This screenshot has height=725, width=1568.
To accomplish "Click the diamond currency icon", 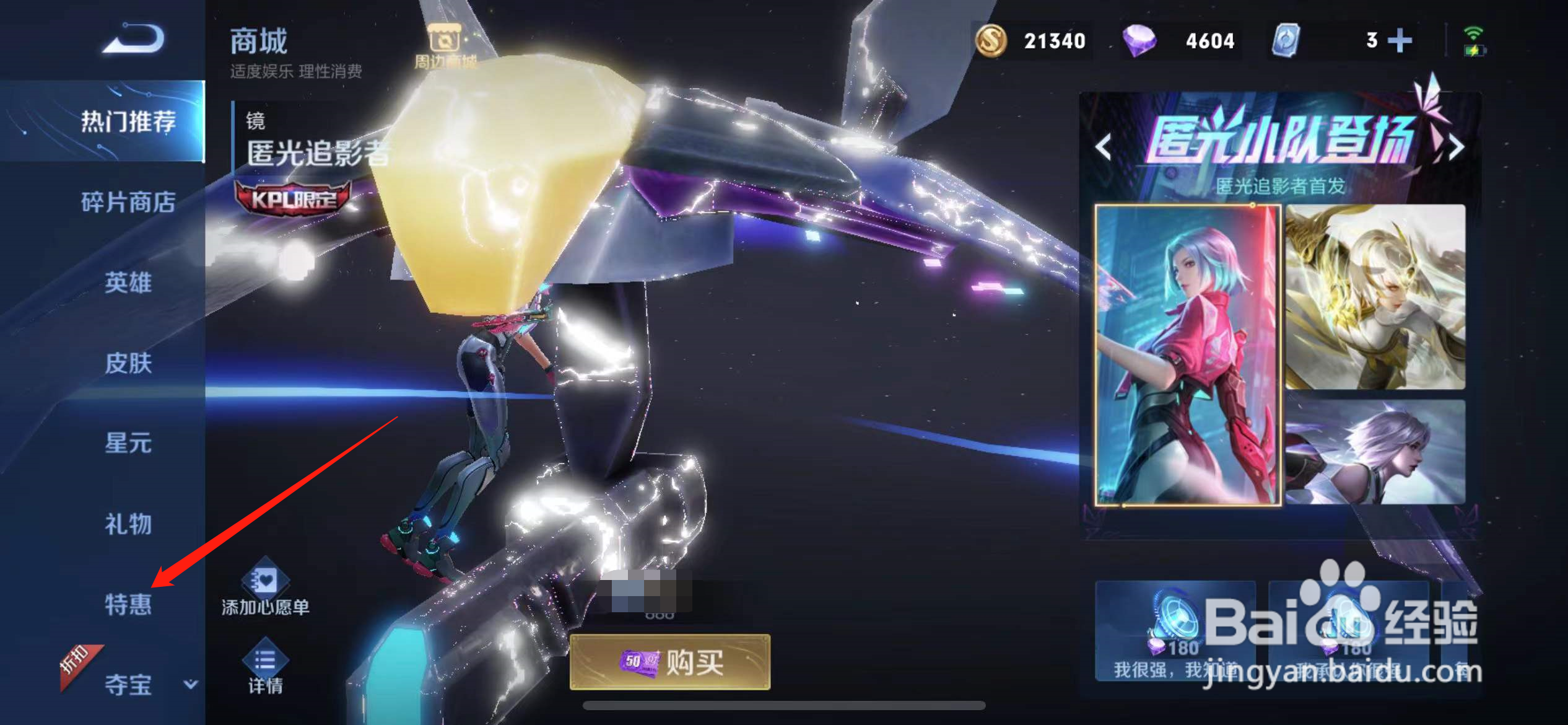I will click(1139, 40).
